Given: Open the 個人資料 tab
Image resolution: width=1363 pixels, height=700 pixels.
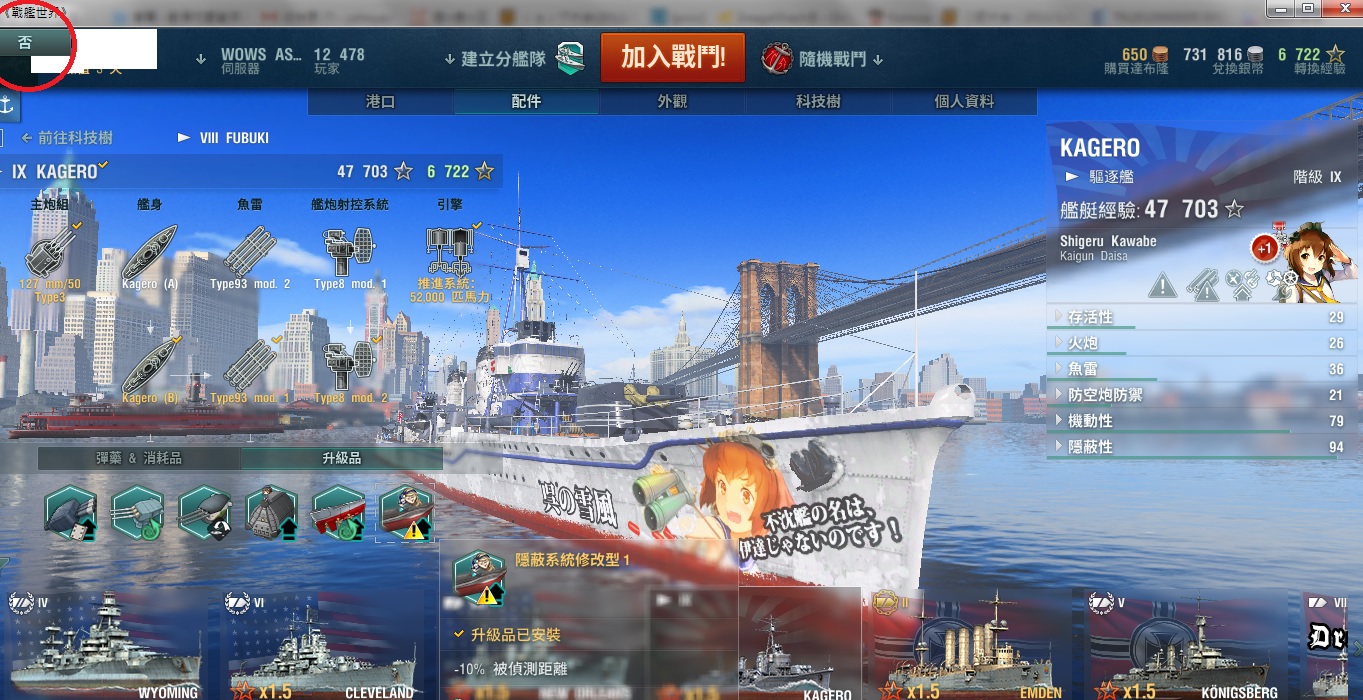Looking at the screenshot, I should 964,102.
